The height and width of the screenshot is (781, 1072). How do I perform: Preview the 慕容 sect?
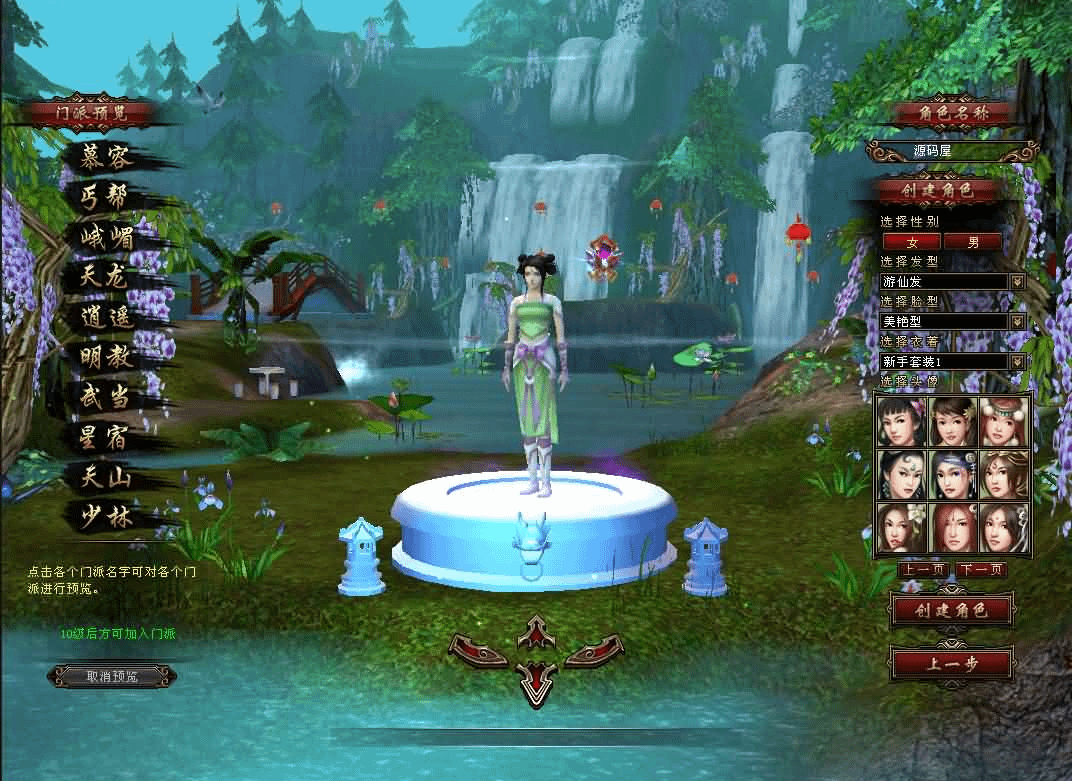pyautogui.click(x=106, y=157)
